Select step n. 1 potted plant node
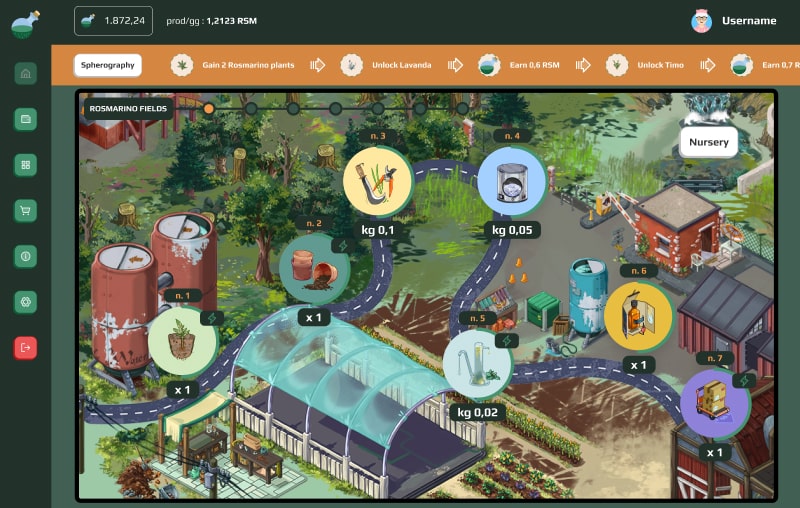 (x=183, y=341)
